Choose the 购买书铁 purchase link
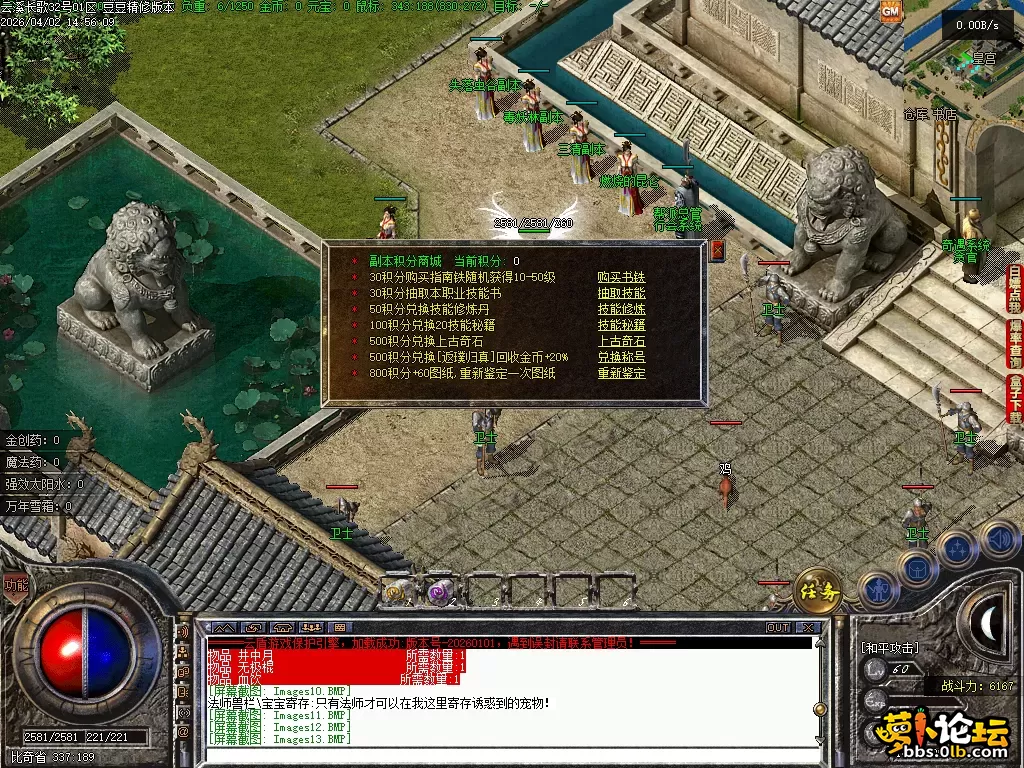The width and height of the screenshot is (1024, 768). click(621, 277)
